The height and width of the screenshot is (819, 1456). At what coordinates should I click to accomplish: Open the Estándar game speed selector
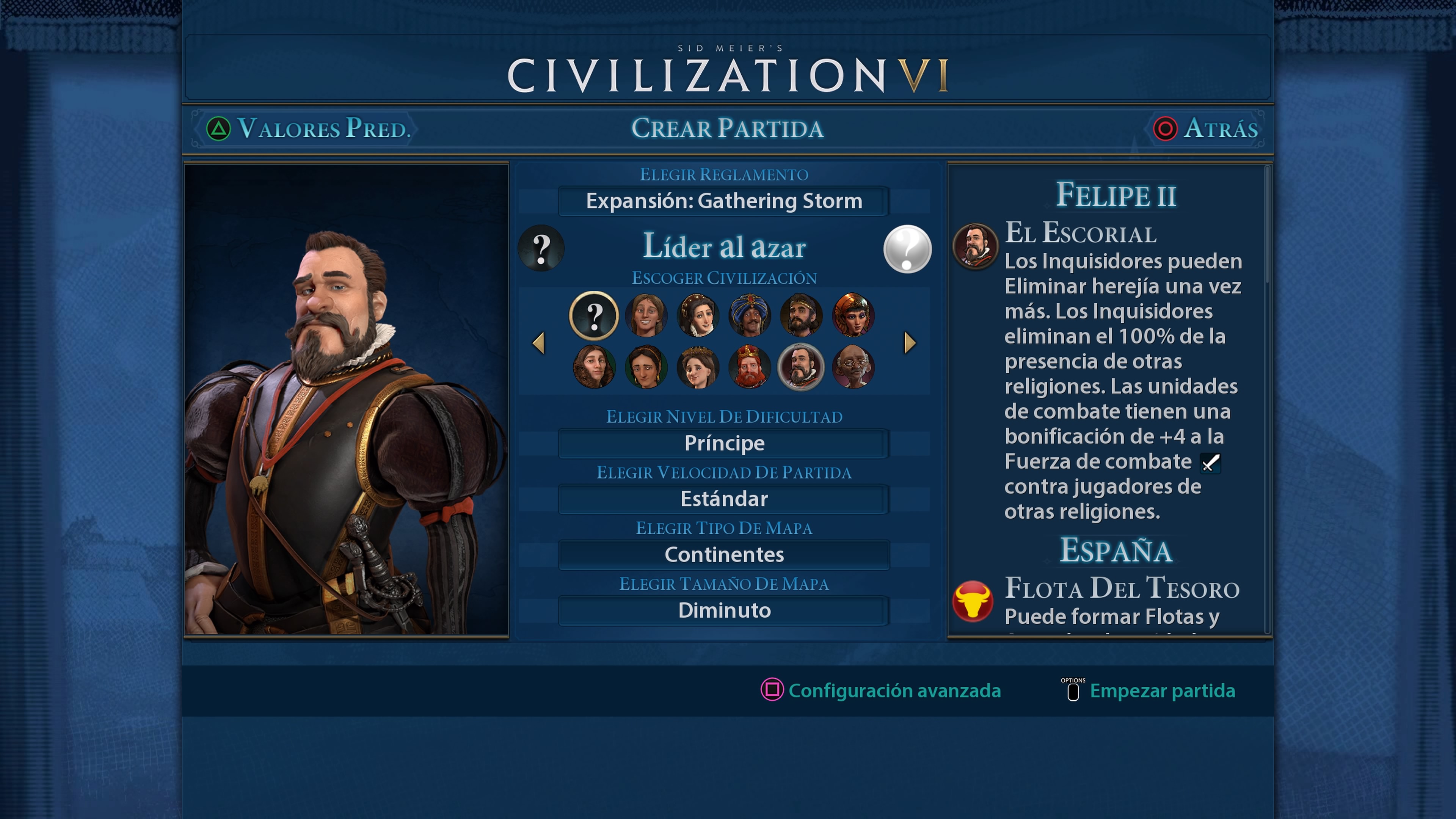click(723, 499)
